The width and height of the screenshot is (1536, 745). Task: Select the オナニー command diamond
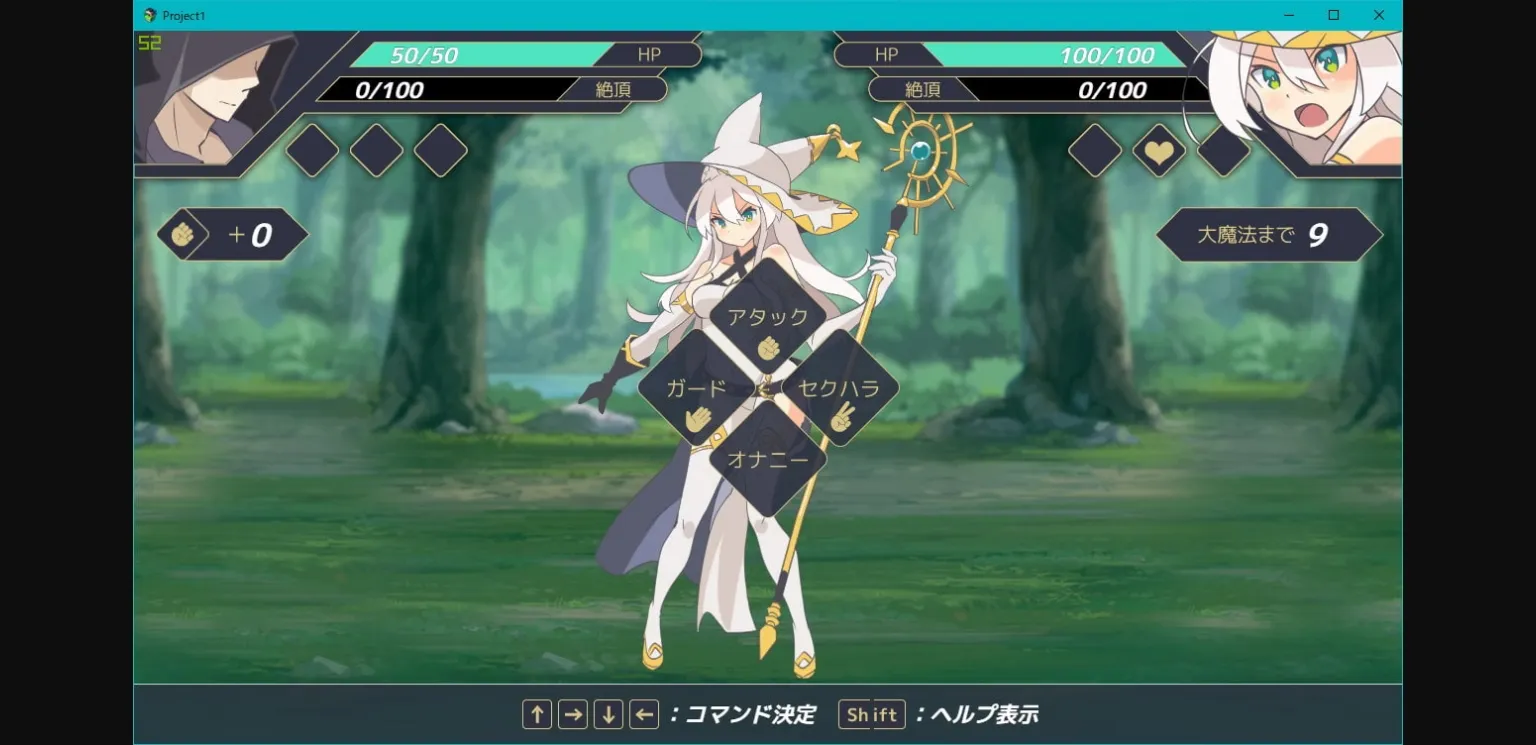[768, 460]
